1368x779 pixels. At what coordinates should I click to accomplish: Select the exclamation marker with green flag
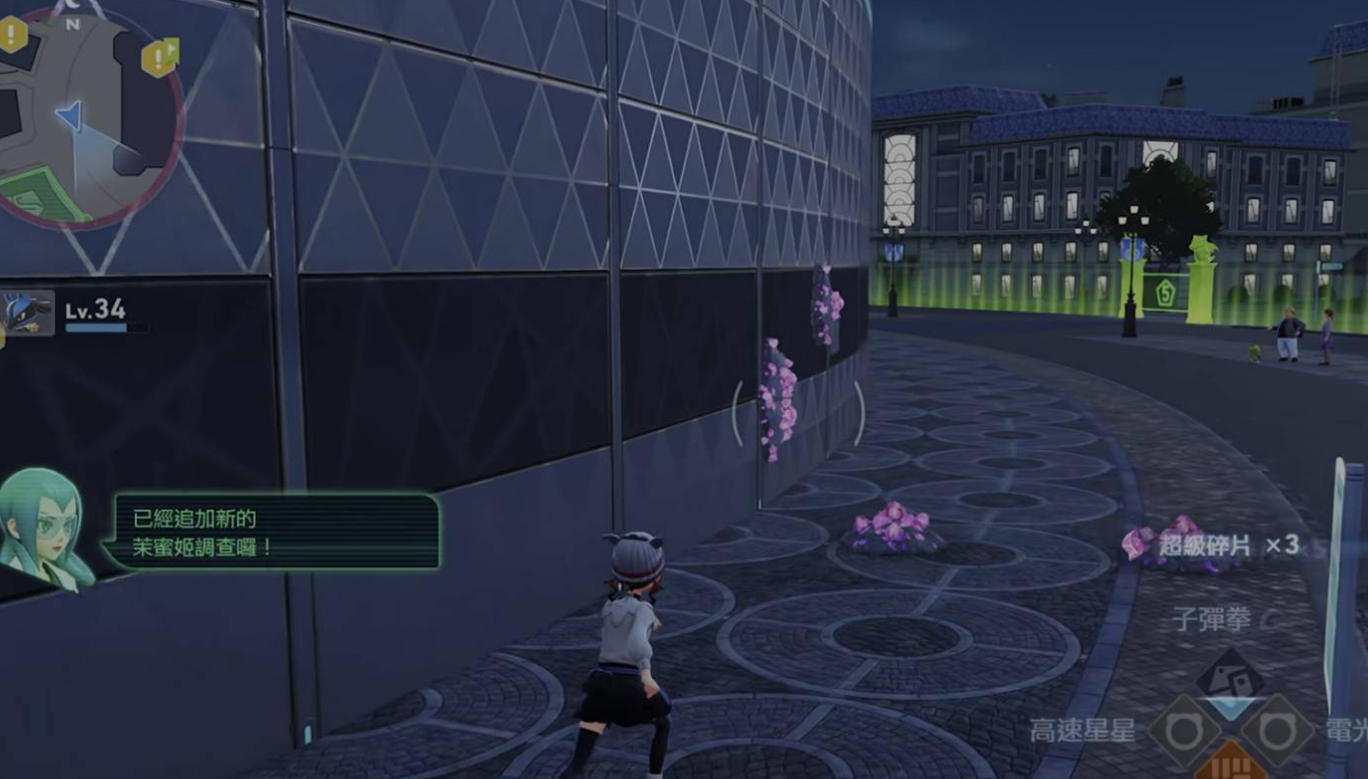coord(159,56)
